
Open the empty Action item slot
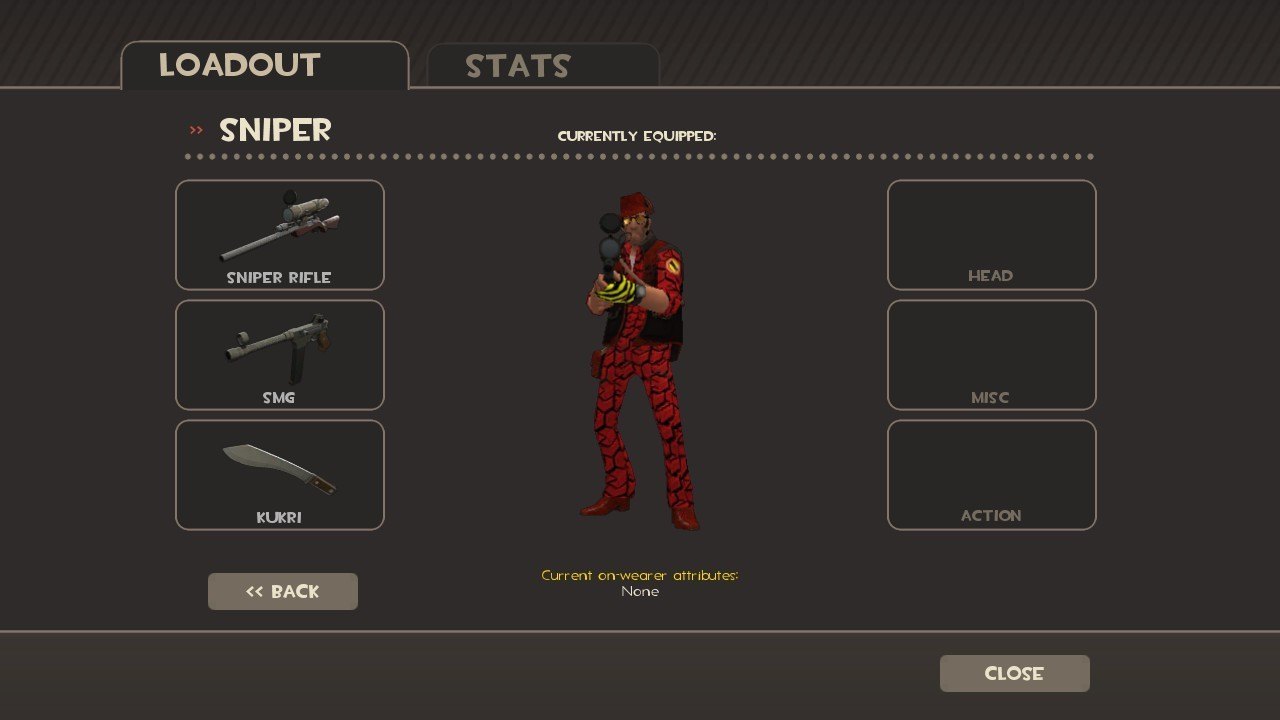pyautogui.click(x=991, y=475)
